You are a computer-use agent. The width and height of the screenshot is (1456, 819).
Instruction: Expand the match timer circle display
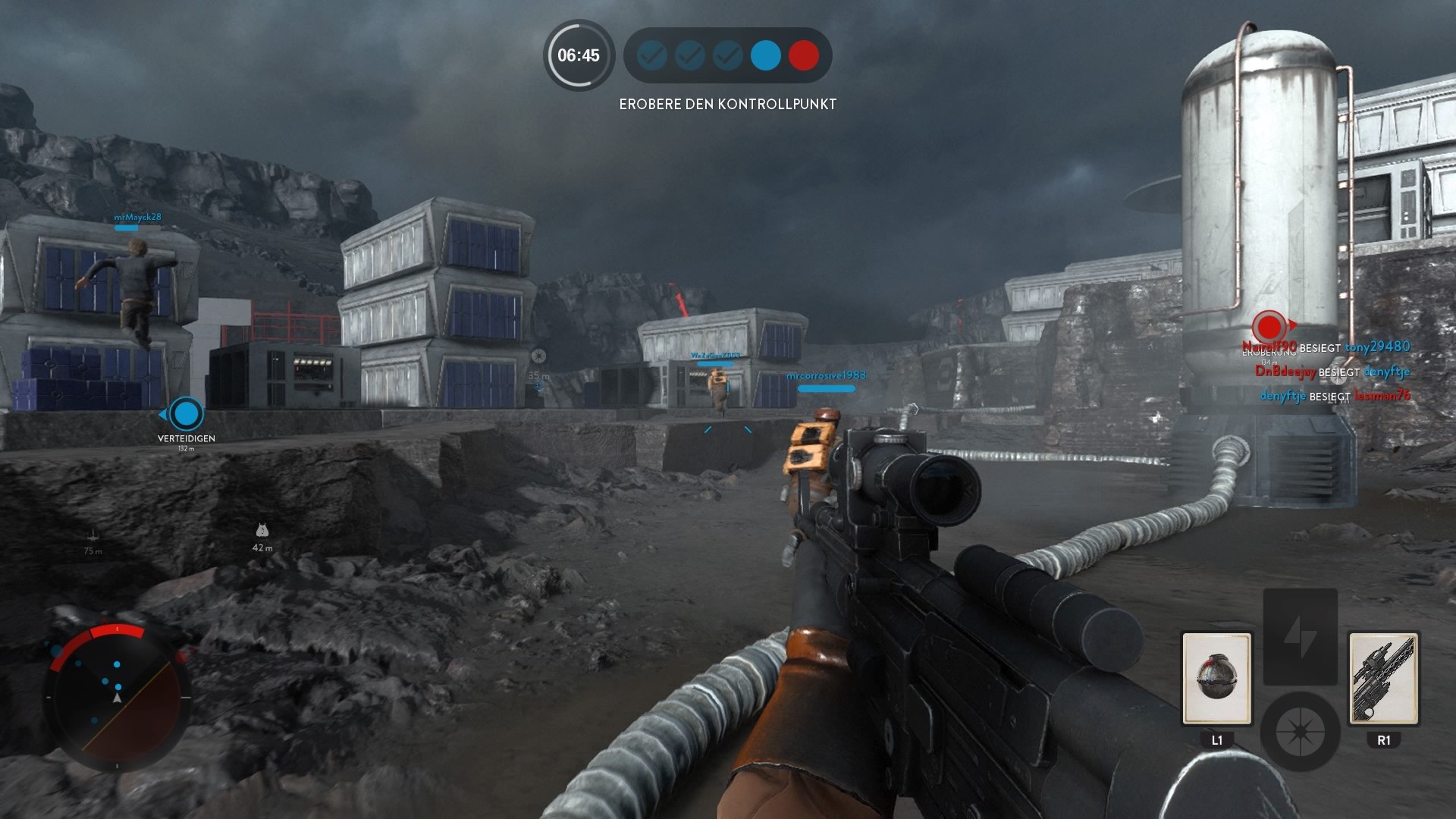pos(579,55)
